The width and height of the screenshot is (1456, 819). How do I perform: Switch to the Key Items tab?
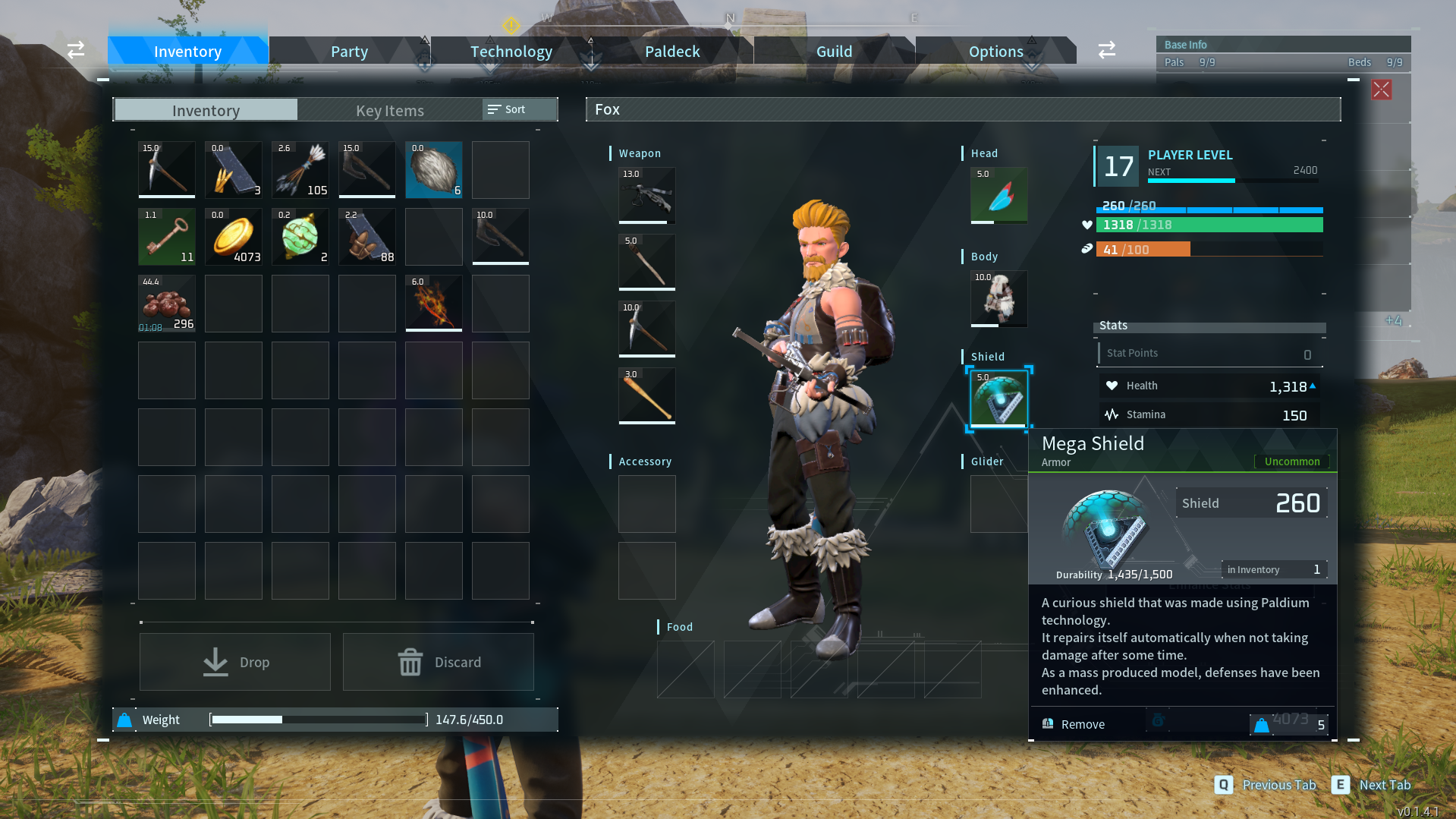pyautogui.click(x=389, y=110)
